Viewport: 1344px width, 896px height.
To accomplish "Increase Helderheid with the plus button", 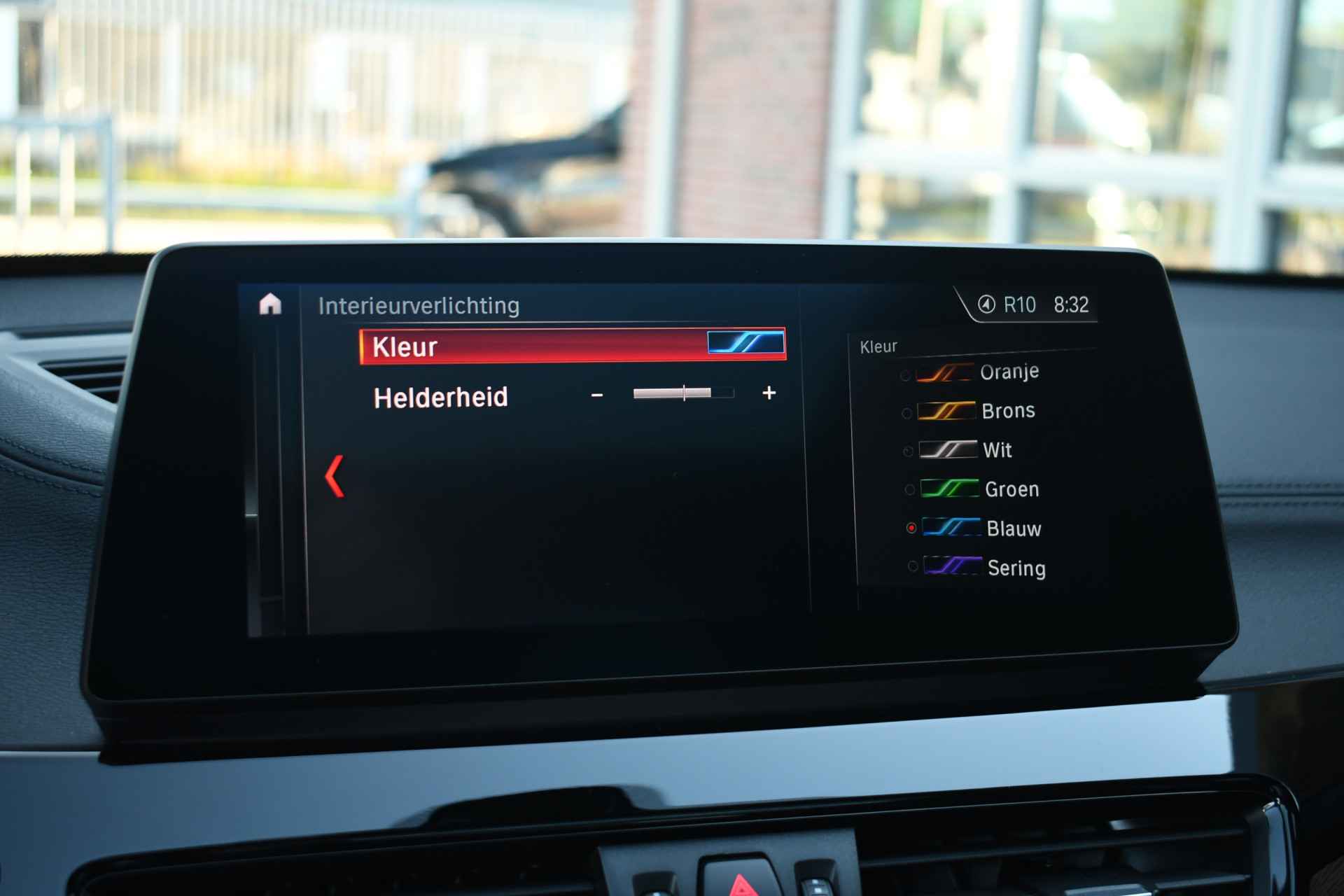I will pyautogui.click(x=769, y=393).
